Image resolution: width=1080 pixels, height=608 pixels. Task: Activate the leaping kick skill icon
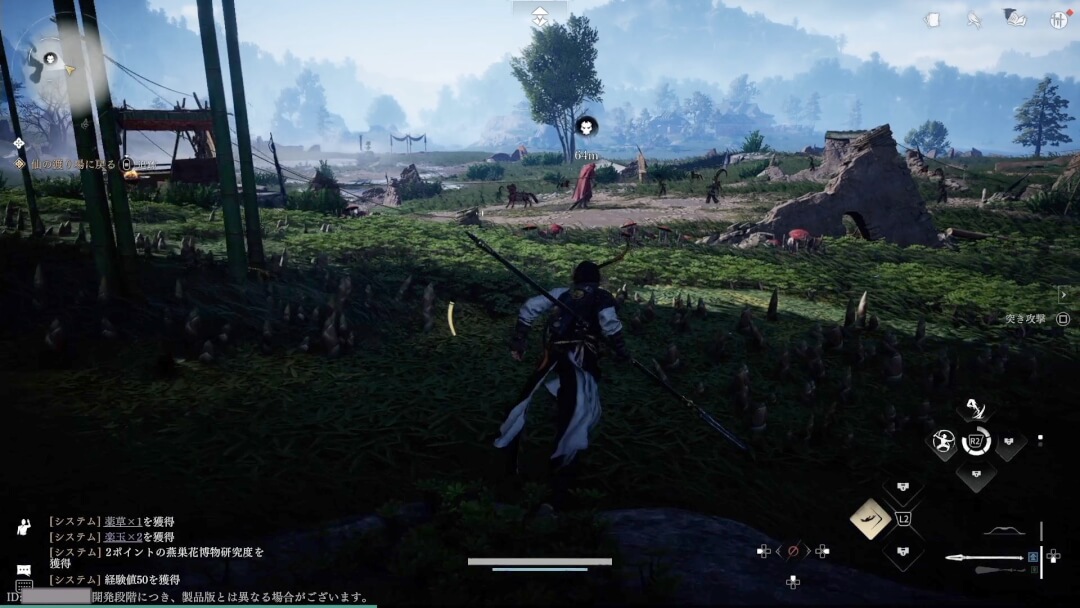click(974, 408)
